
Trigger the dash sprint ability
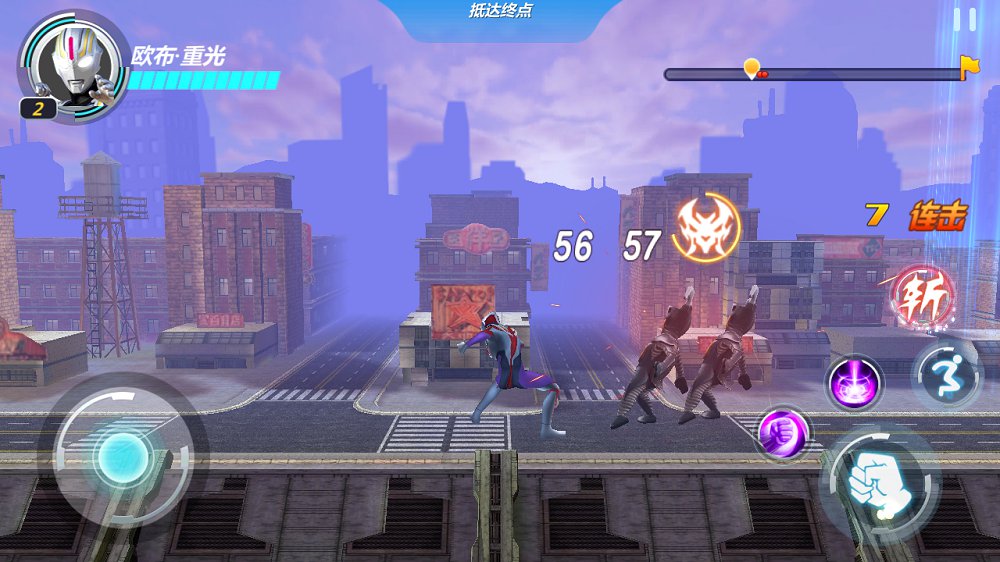(945, 374)
